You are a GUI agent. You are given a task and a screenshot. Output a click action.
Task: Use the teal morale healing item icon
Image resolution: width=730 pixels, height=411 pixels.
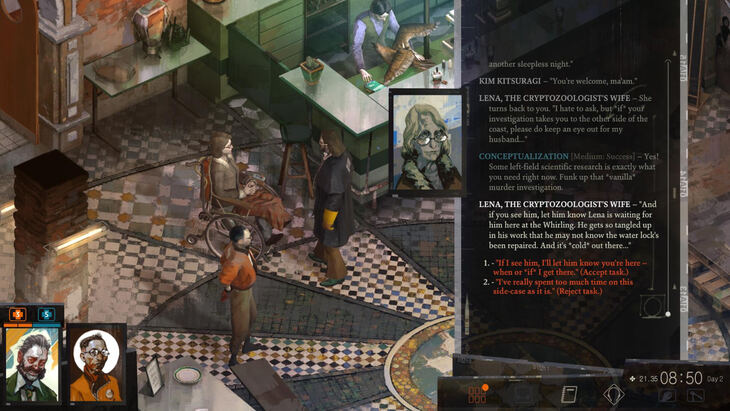point(45,314)
